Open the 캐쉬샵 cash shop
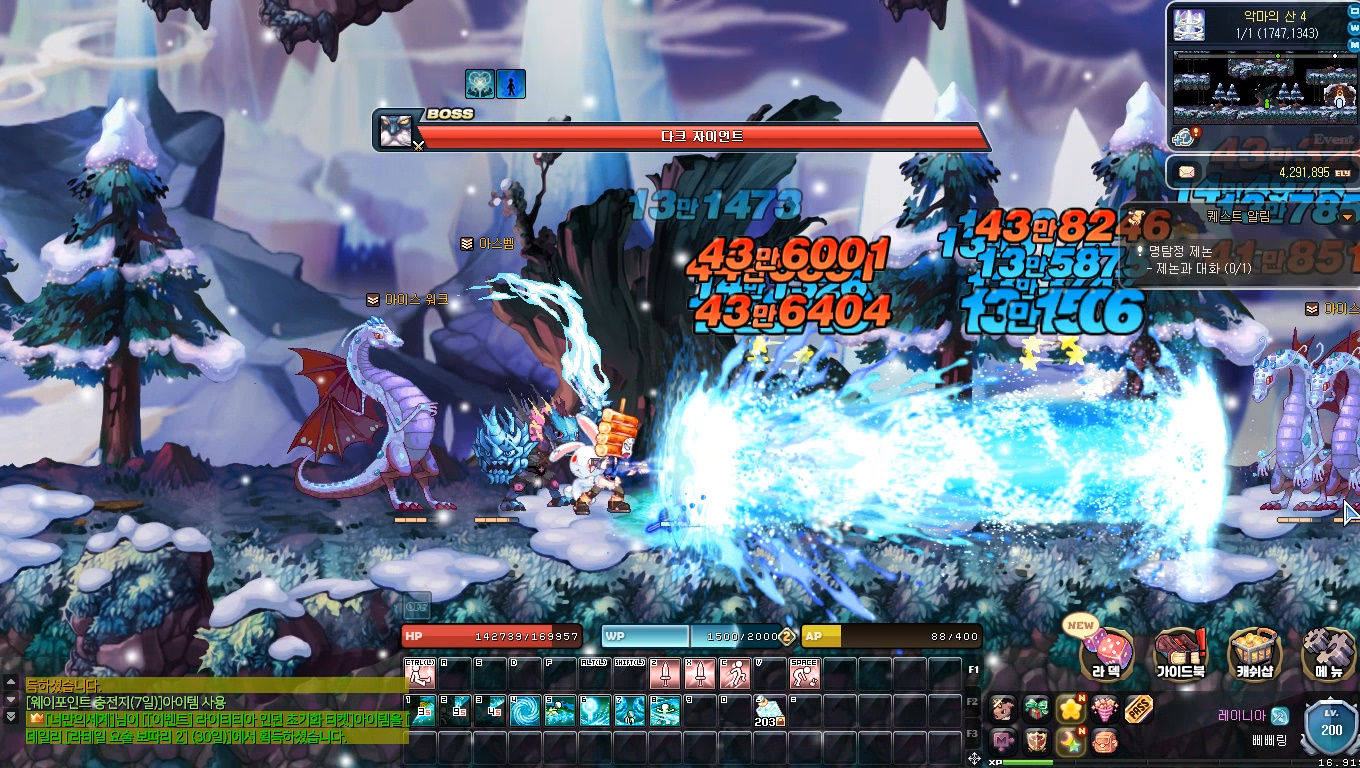The width and height of the screenshot is (1360, 768). pos(1255,654)
